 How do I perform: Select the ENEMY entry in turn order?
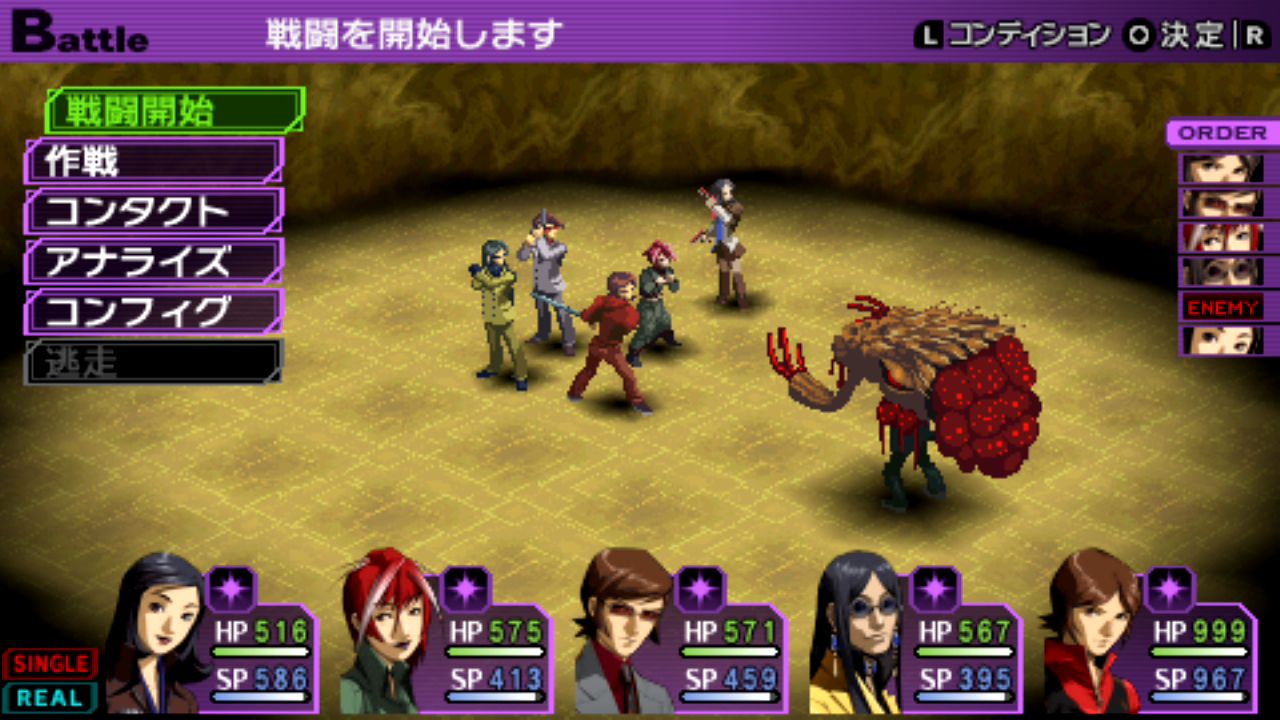(1222, 307)
